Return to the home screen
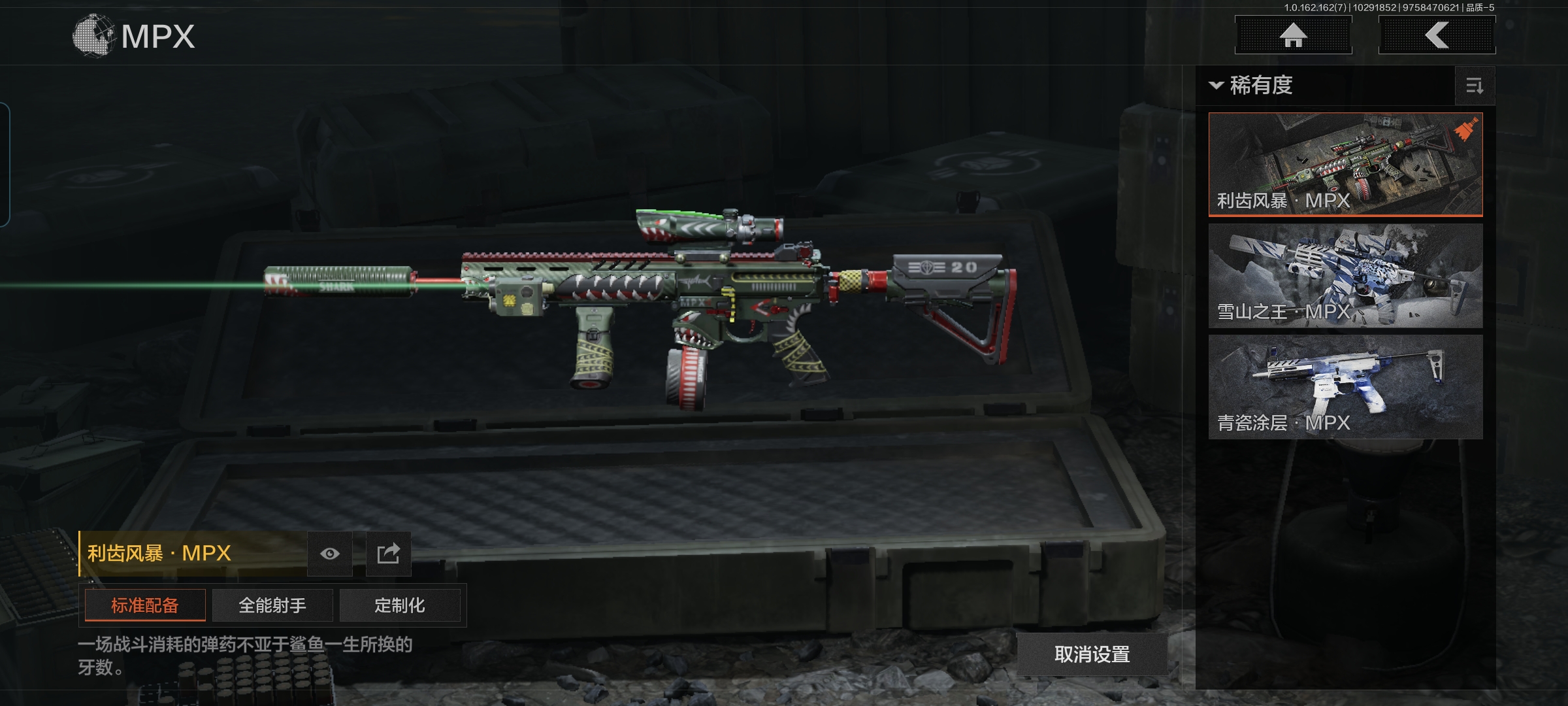The image size is (1568, 706). 1293,35
